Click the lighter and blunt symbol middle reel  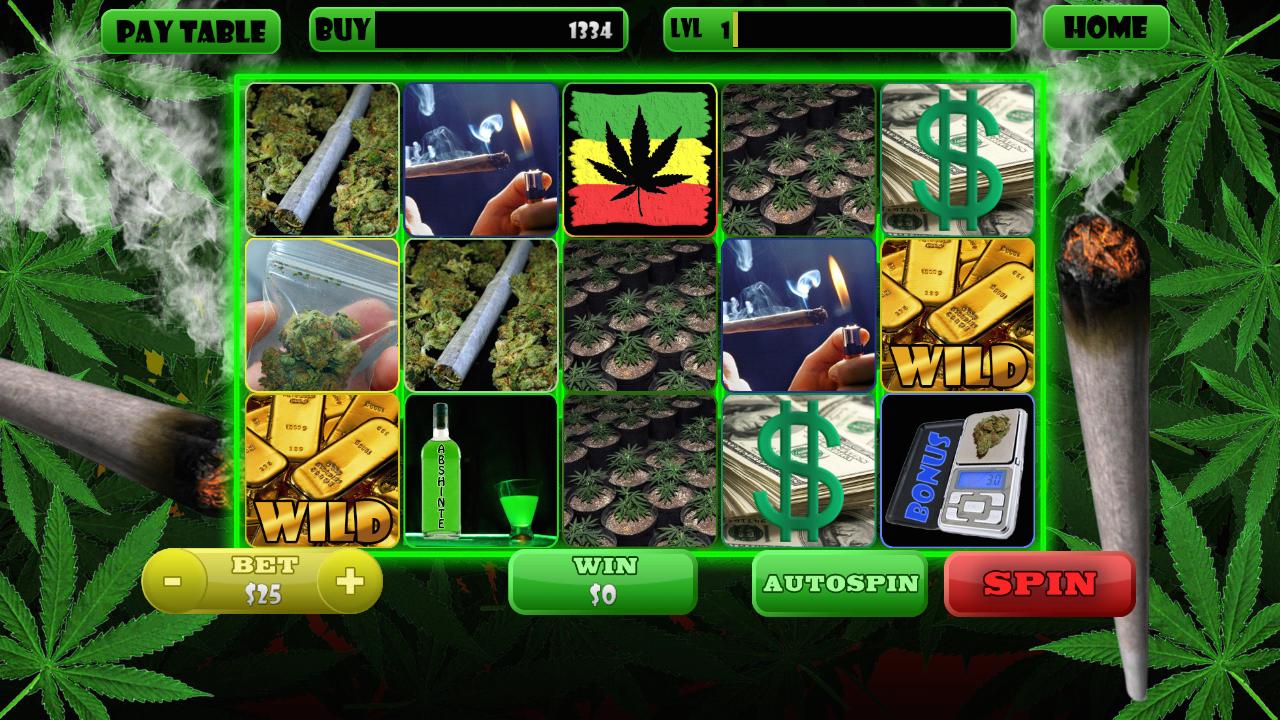[x=800, y=314]
